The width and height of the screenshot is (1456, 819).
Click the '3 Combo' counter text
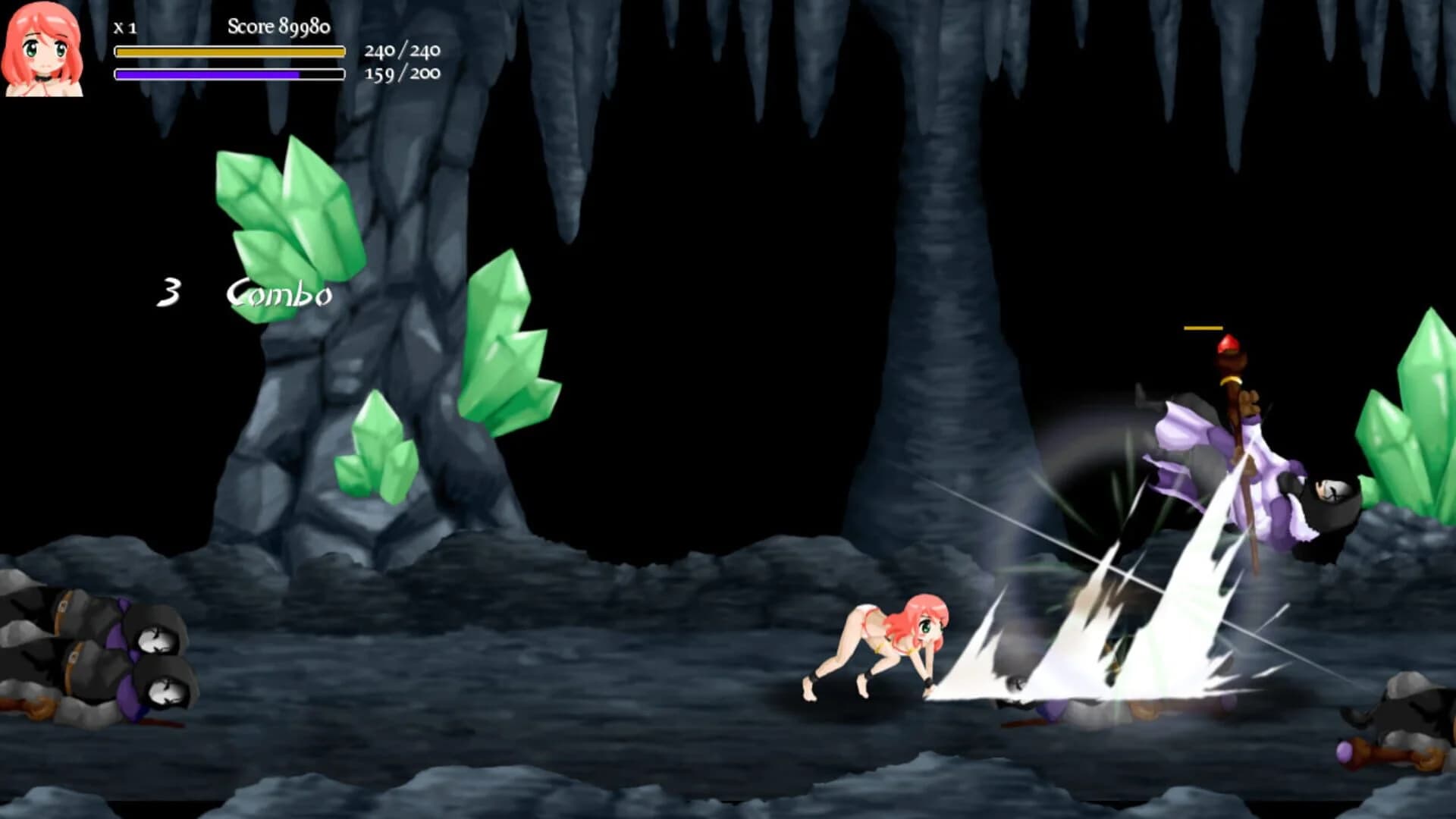[x=243, y=292]
